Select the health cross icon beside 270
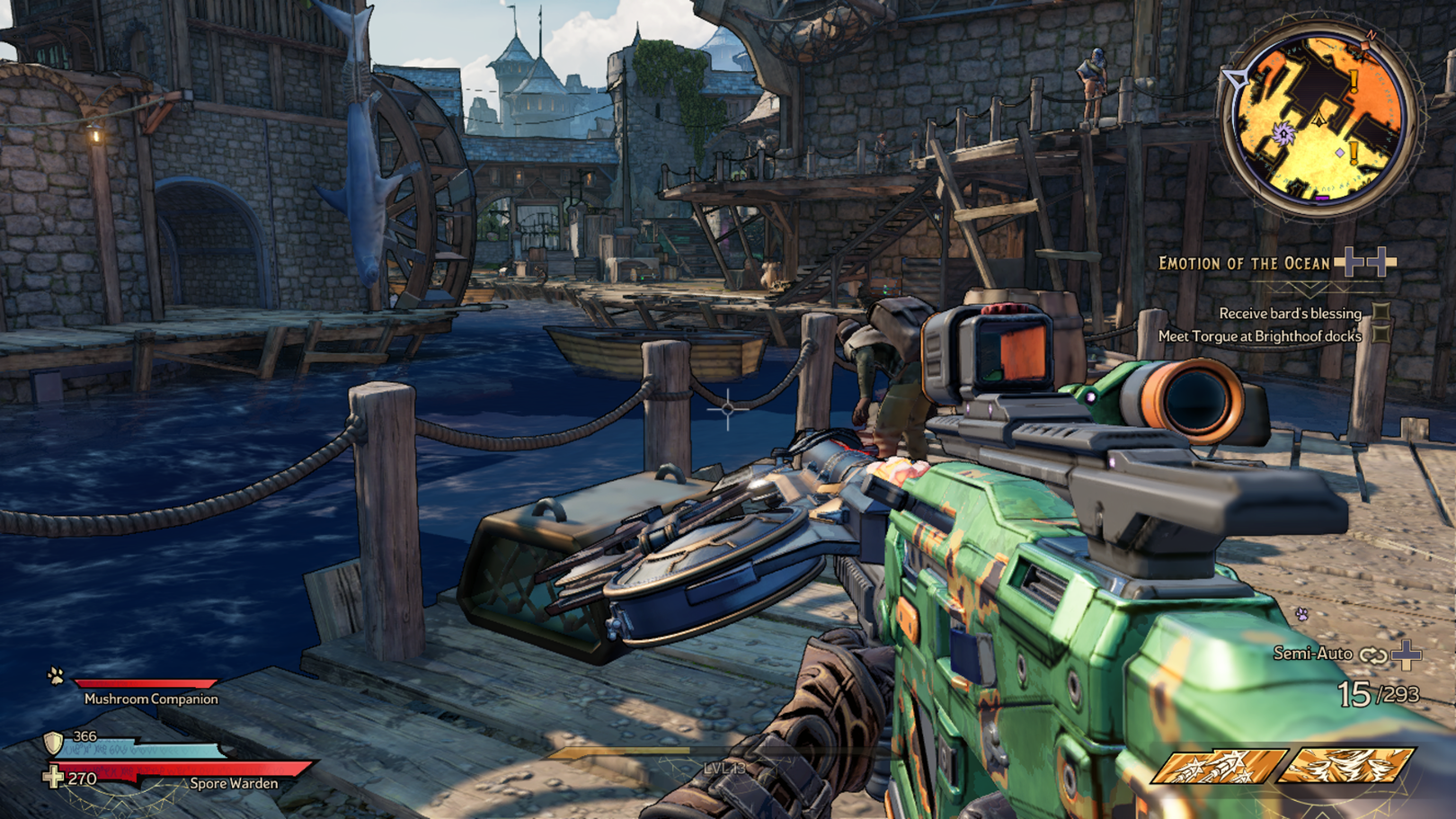The width and height of the screenshot is (1456, 819). [x=54, y=777]
